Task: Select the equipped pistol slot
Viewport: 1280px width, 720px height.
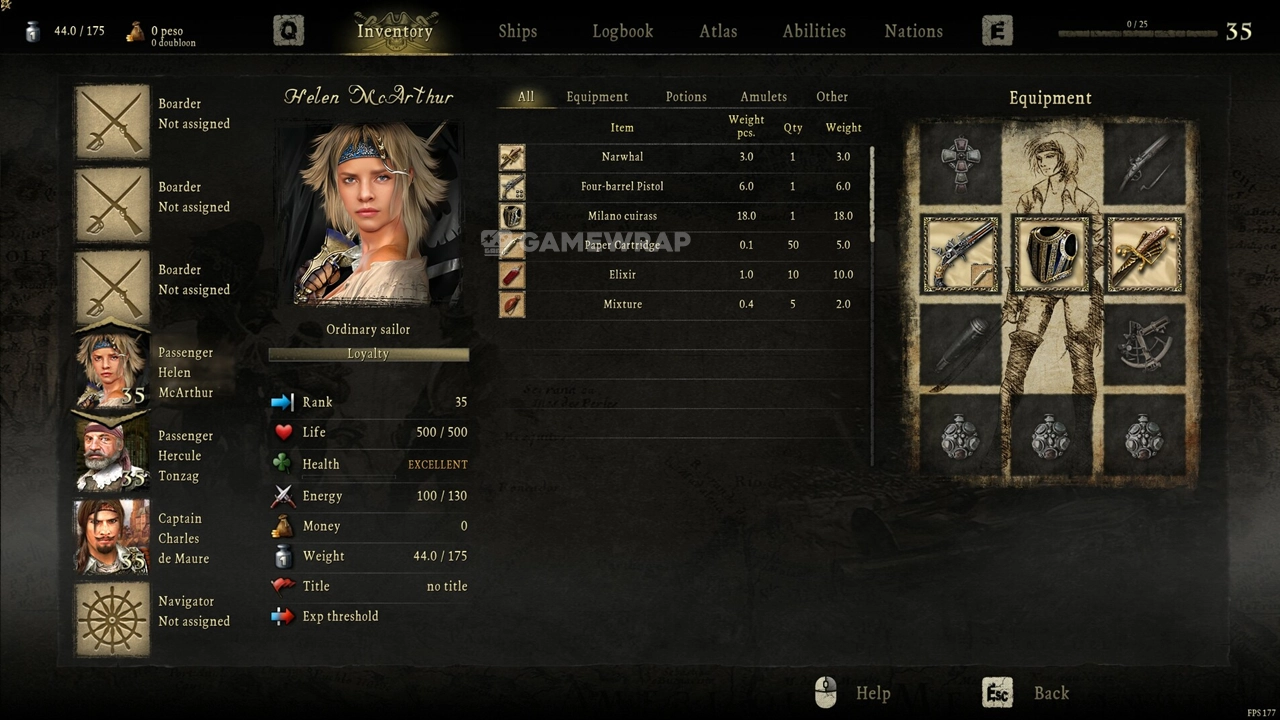Action: 960,254
